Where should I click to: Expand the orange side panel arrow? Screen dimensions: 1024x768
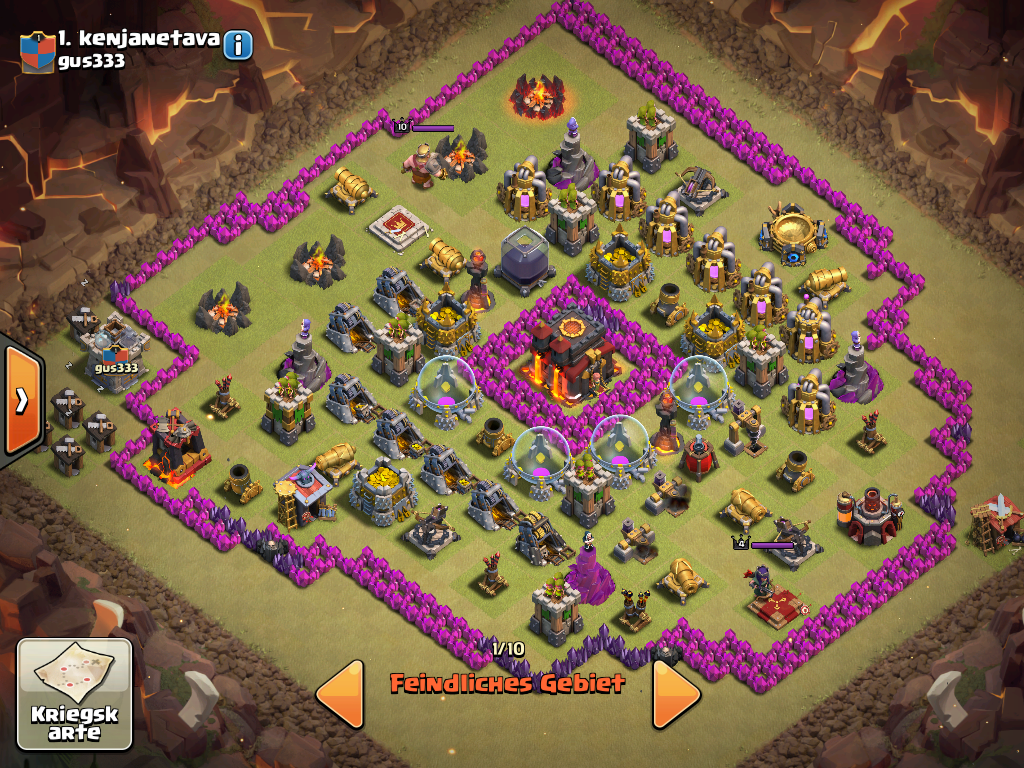click(21, 400)
